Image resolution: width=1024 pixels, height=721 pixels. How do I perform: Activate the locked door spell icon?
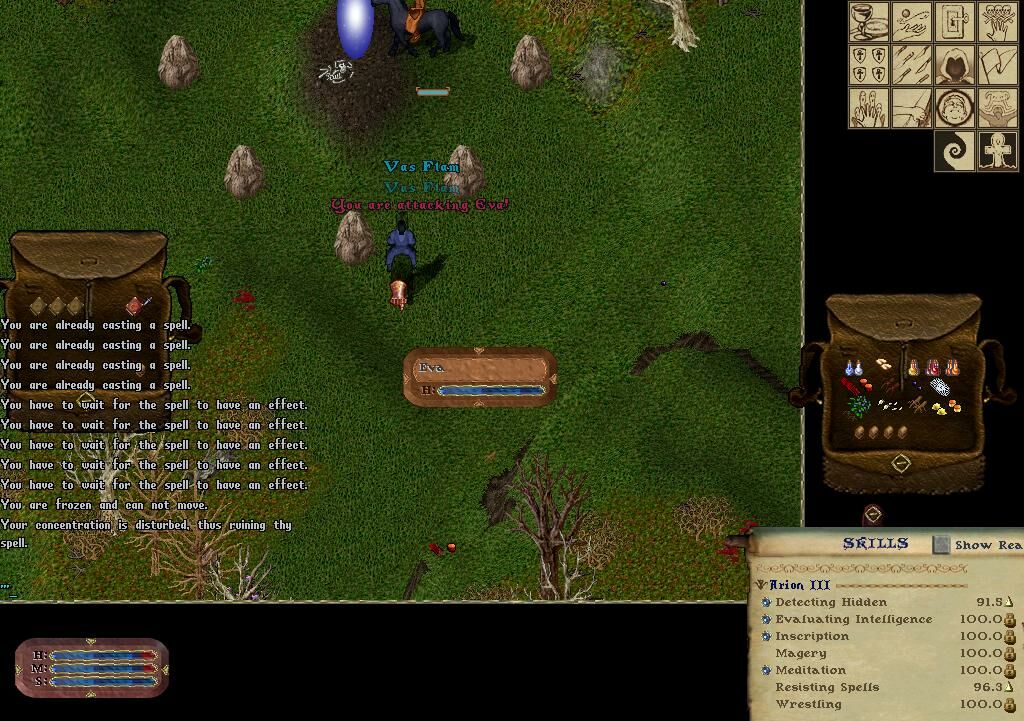[955, 22]
